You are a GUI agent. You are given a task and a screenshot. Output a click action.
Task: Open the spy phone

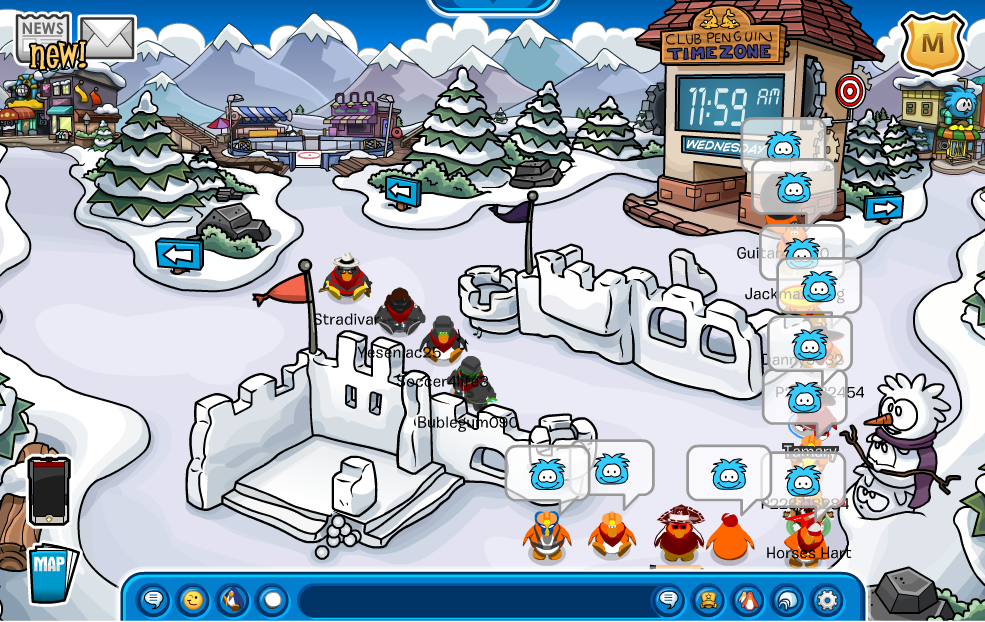tap(48, 490)
